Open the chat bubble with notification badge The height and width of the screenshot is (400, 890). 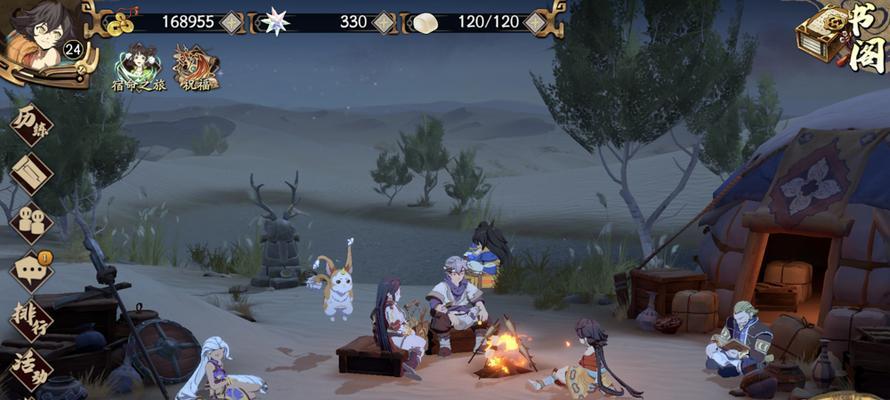[31, 271]
